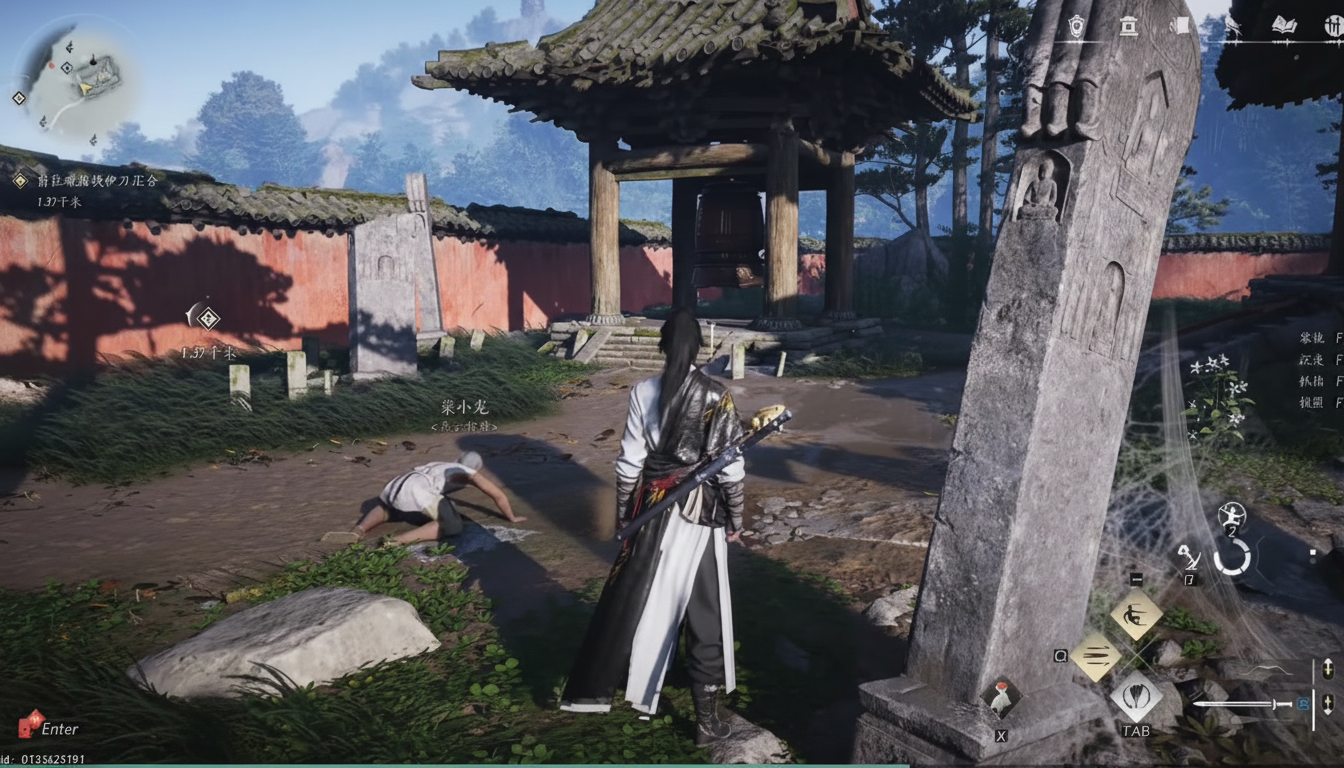Click the chat Enter icon

tap(32, 724)
